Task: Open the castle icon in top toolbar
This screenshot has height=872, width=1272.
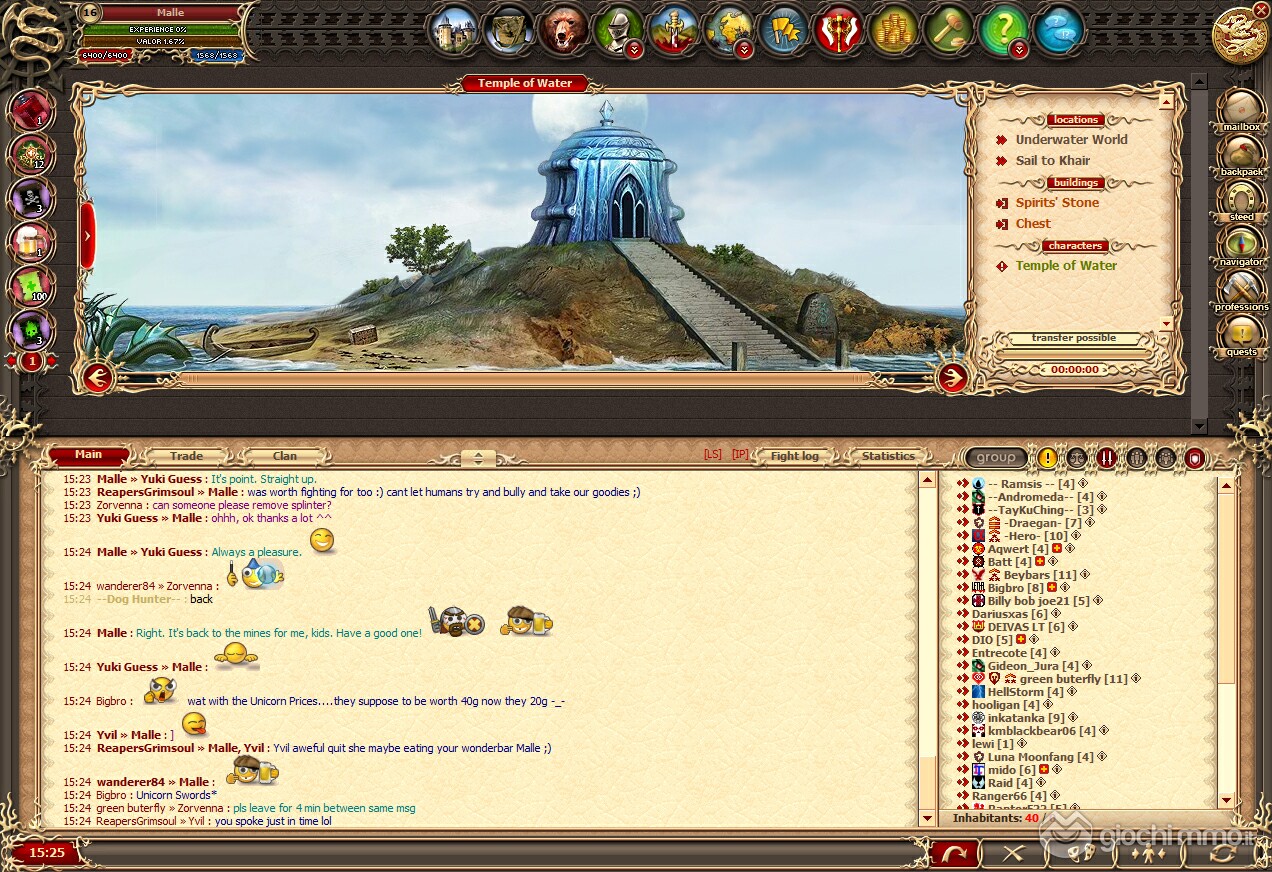Action: 455,31
